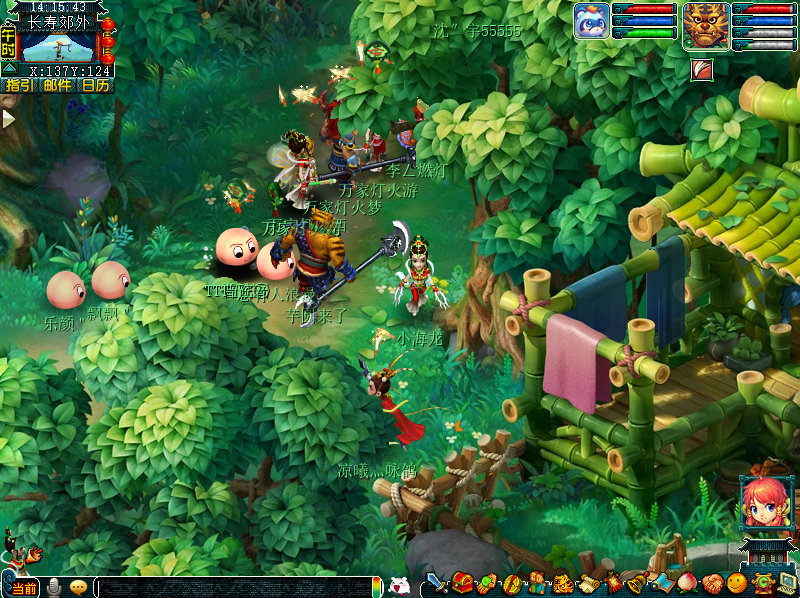Open the red treasure chest inventory
The height and width of the screenshot is (598, 800).
462,584
